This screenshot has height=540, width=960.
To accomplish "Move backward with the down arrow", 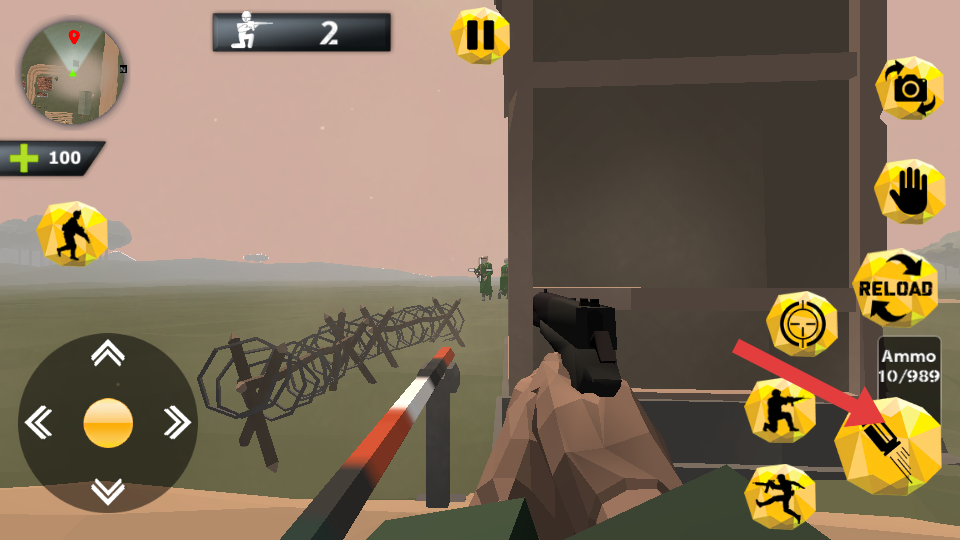I will 108,491.
